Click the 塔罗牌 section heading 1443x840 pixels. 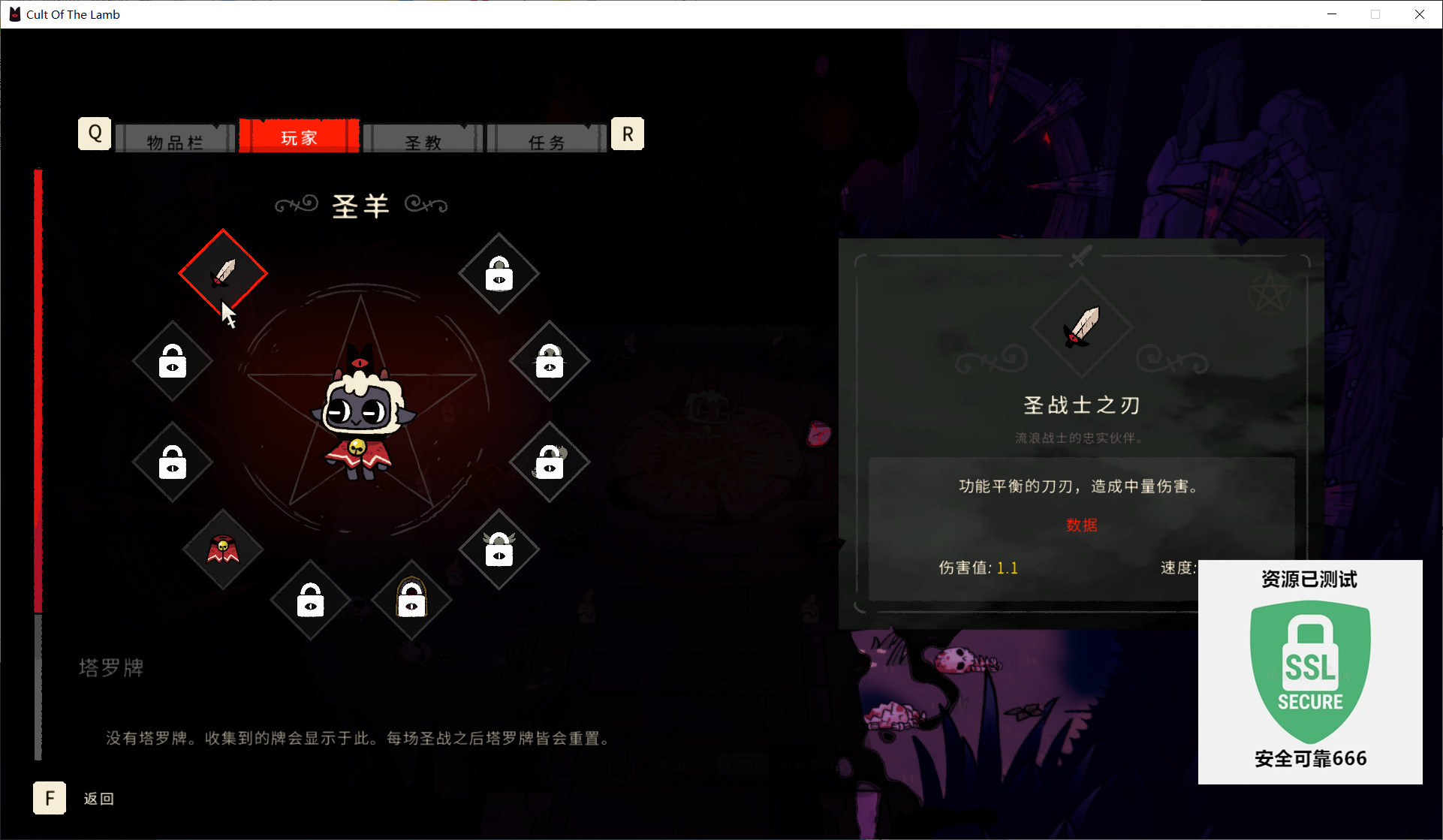coord(110,667)
